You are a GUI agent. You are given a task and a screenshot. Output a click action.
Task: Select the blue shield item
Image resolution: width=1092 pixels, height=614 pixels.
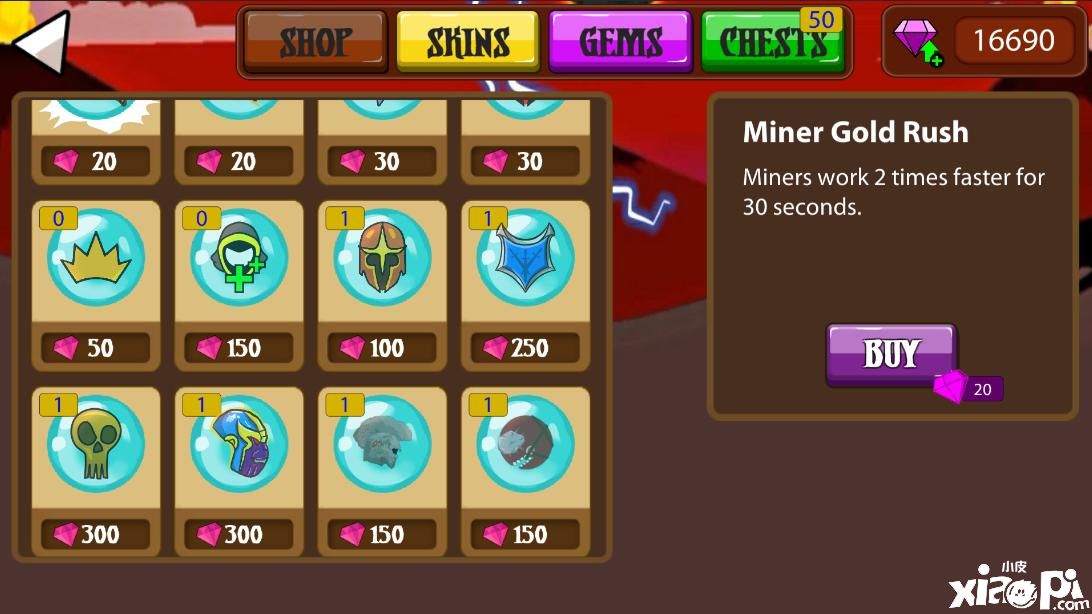525,259
